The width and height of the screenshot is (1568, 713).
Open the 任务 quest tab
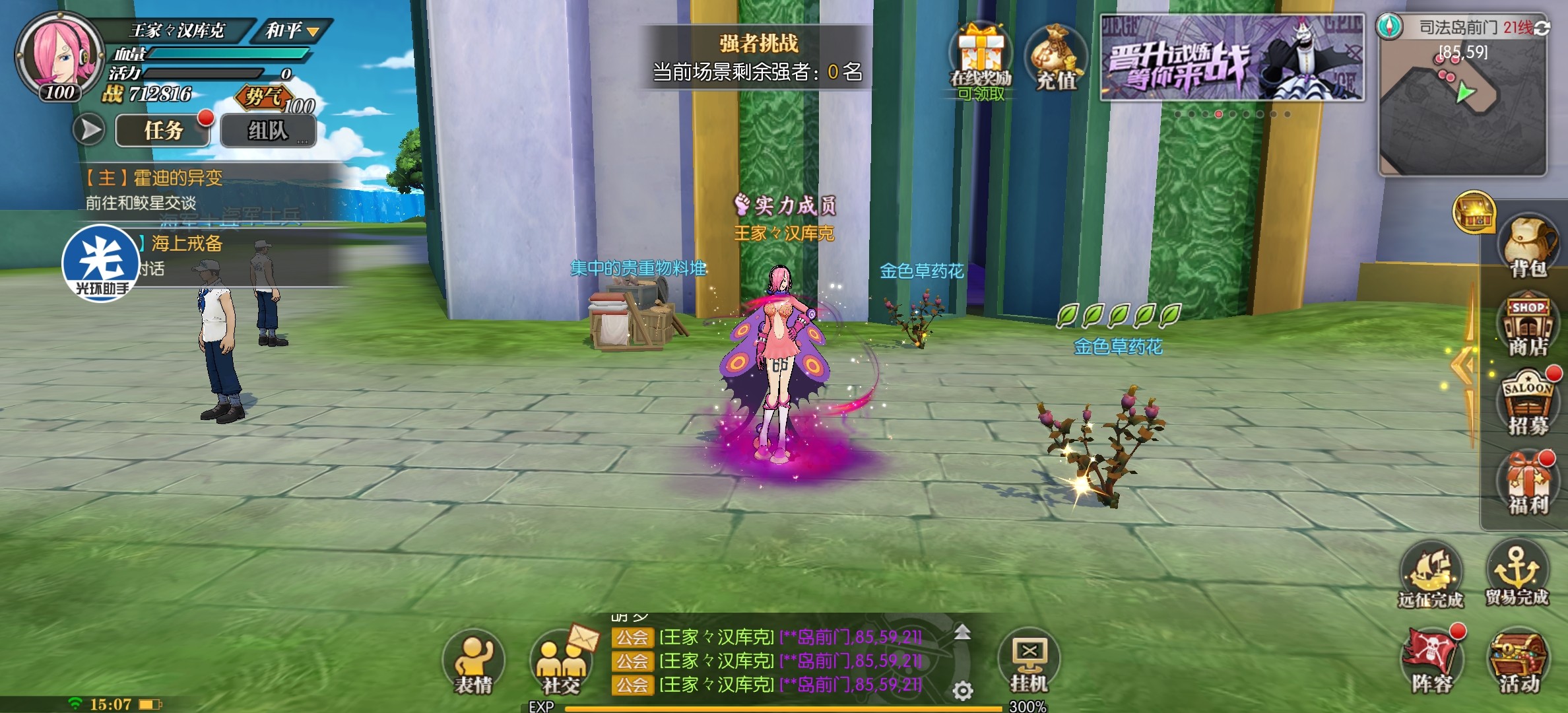tap(162, 130)
